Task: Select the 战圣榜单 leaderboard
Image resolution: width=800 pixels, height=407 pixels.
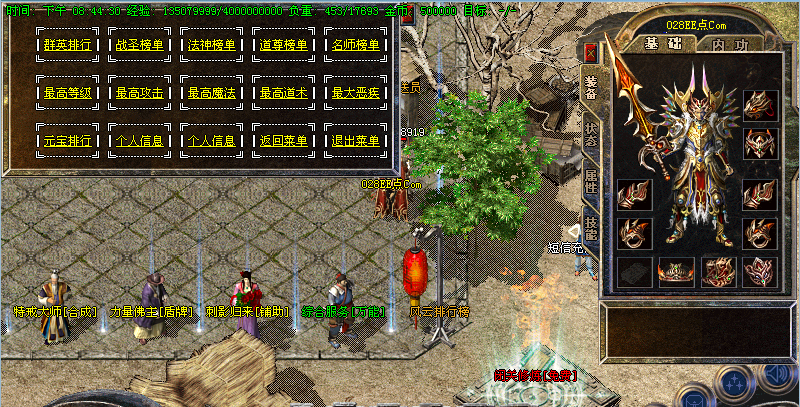Action: click(140, 45)
